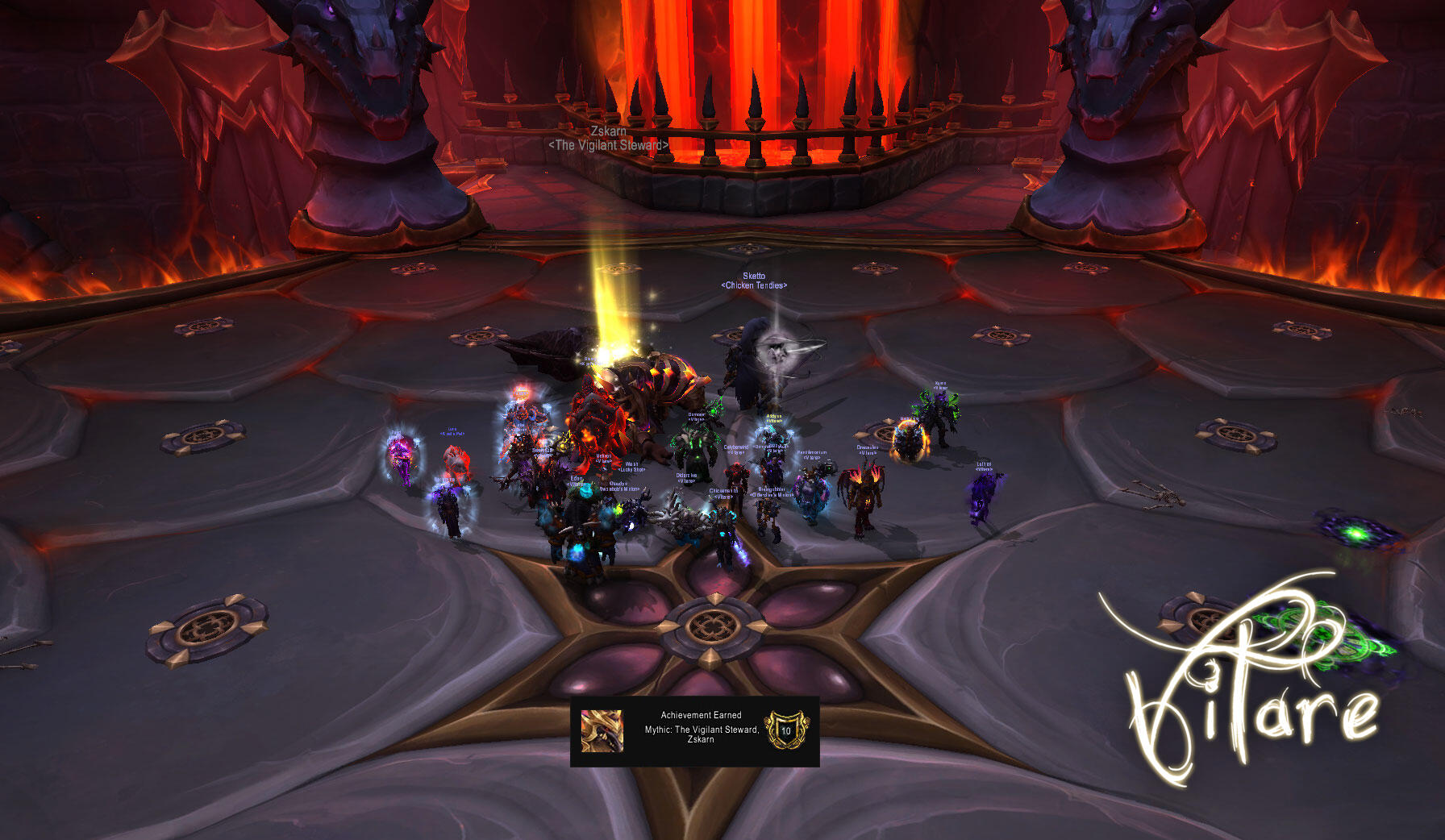Open the Mythic: The Vigilant Steward achievement popup
Image resolution: width=1445 pixels, height=840 pixels.
(x=701, y=729)
